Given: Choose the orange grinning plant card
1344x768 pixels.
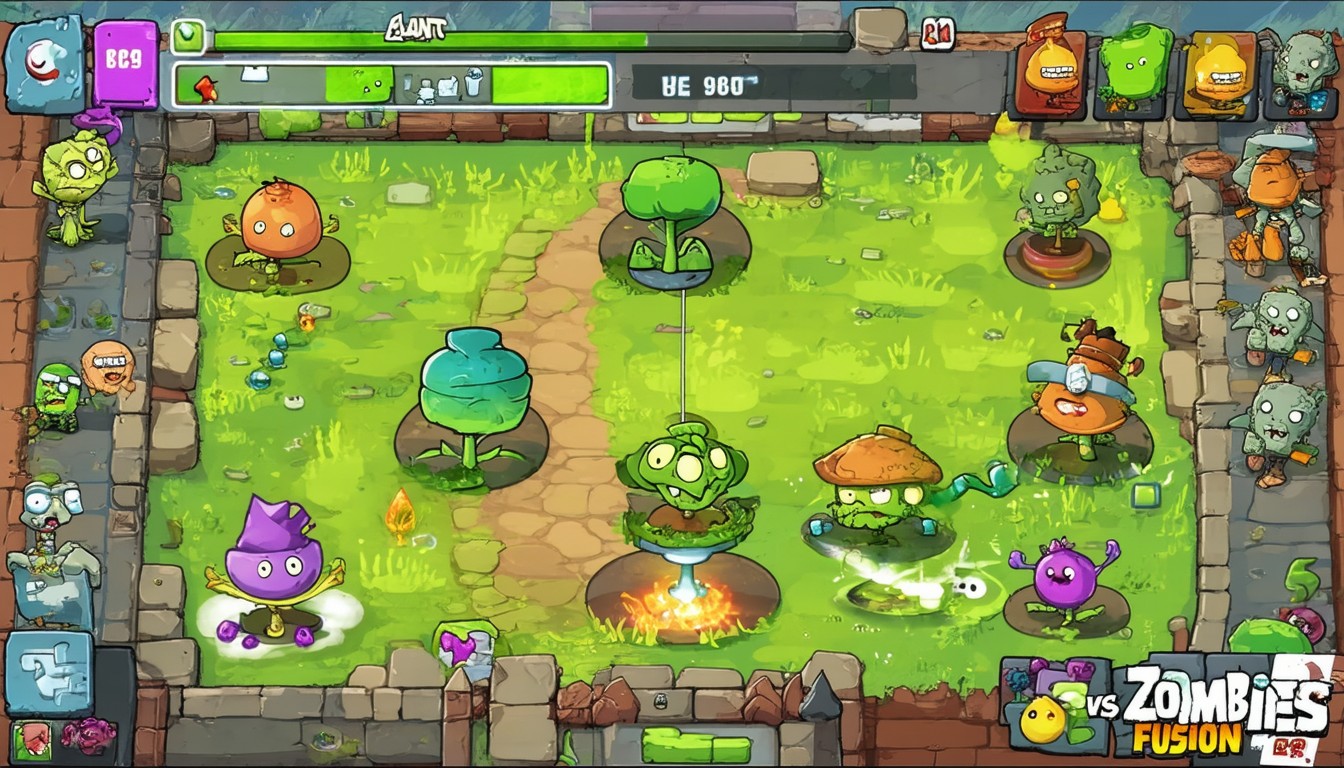Looking at the screenshot, I should click(x=1051, y=72).
